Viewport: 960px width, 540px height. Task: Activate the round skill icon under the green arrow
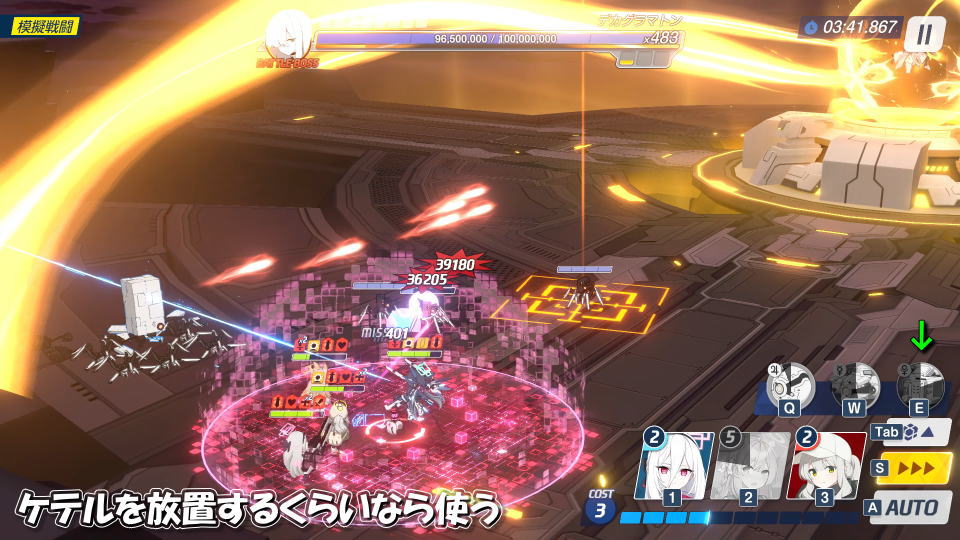click(920, 385)
